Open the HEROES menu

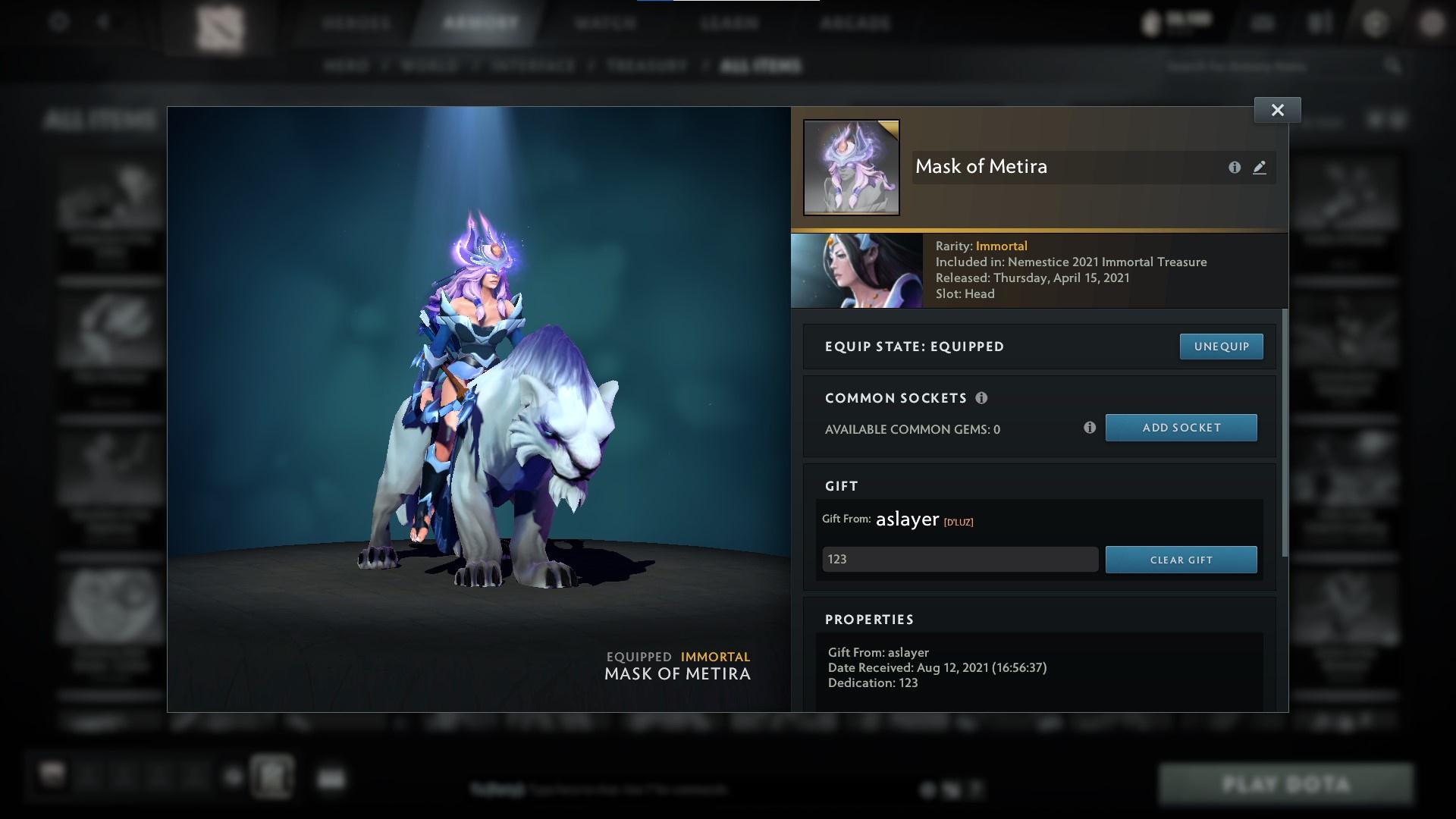click(x=355, y=24)
